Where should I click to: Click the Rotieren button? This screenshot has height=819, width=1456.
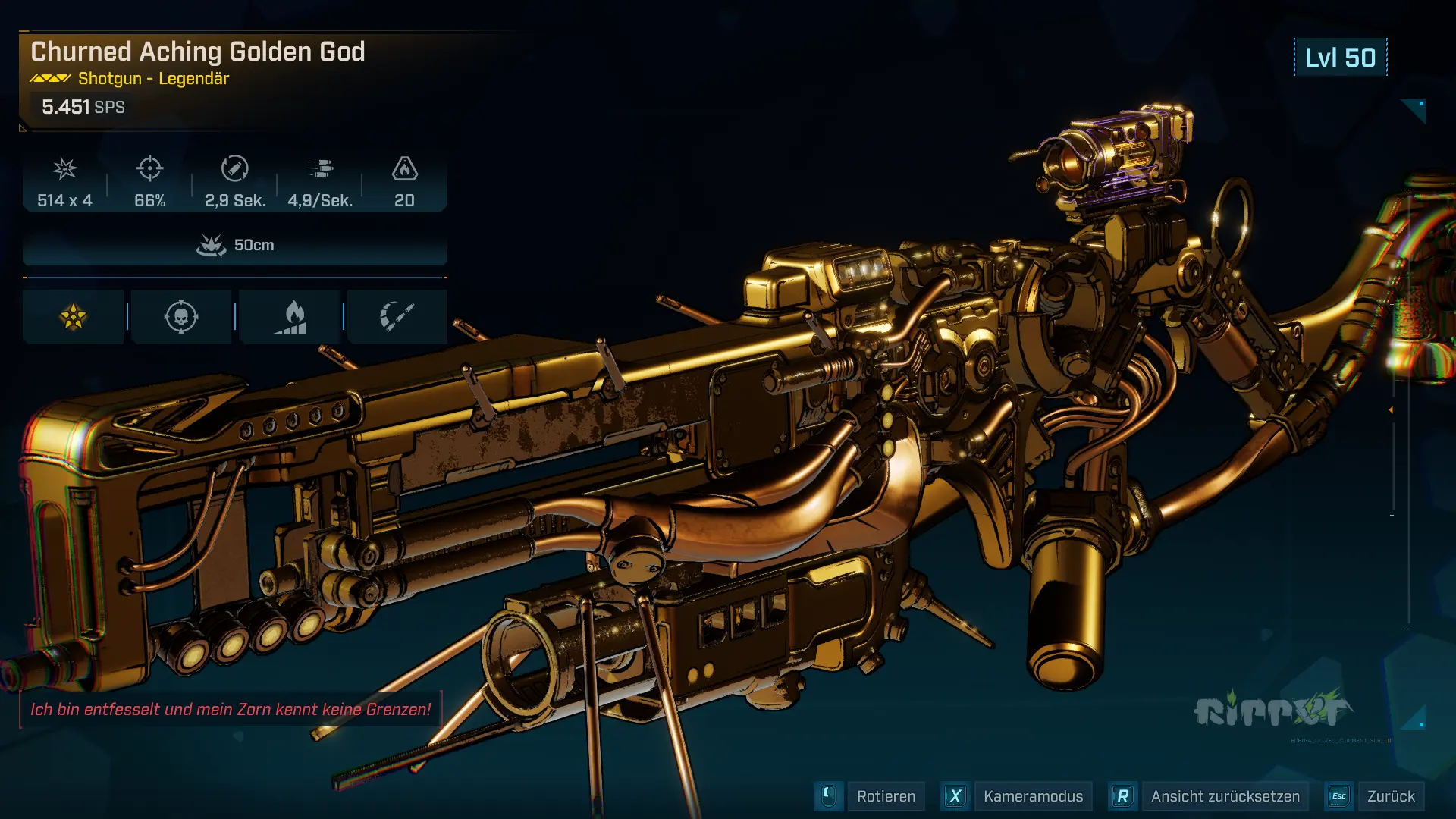coord(885,796)
